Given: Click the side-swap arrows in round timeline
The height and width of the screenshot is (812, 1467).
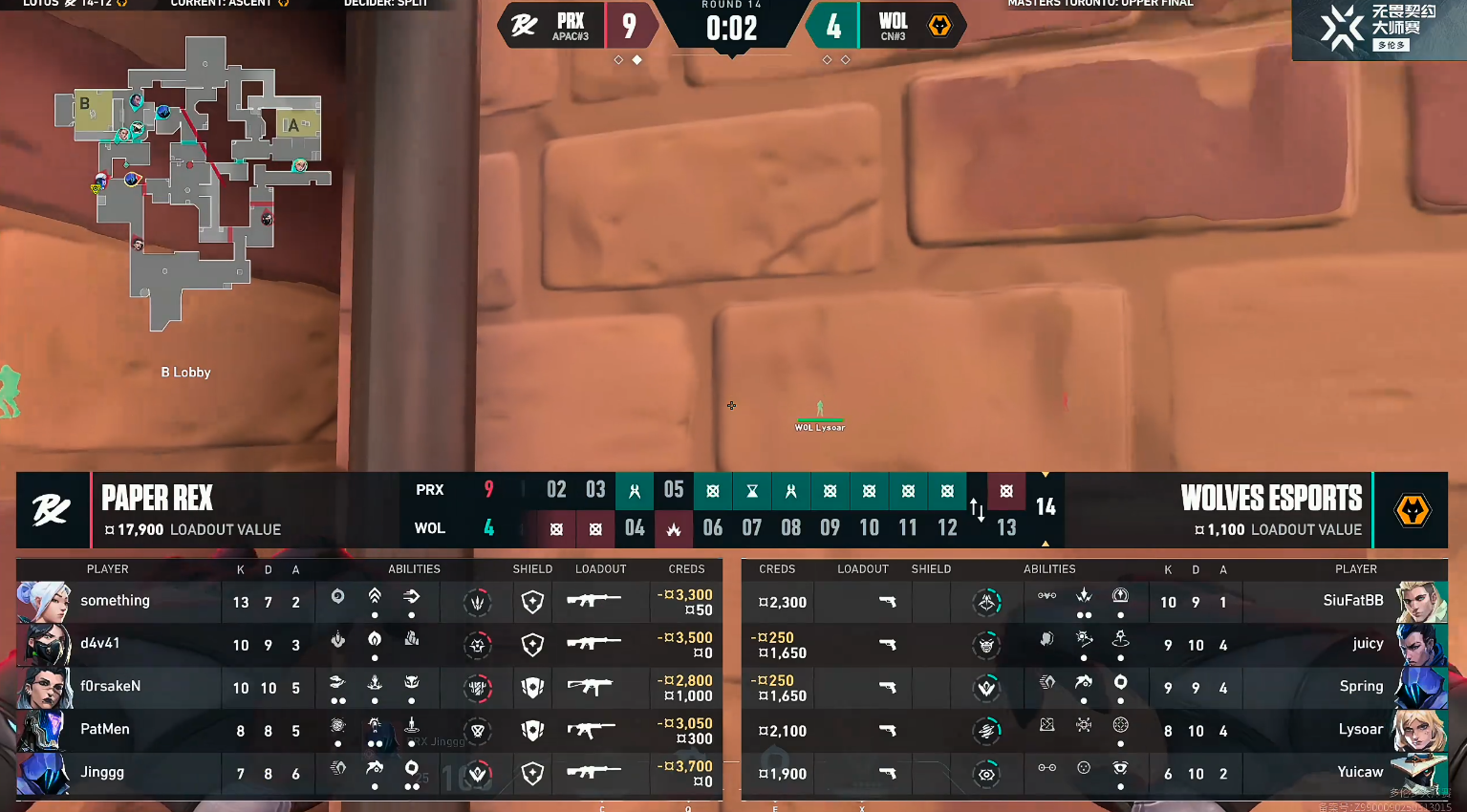Looking at the screenshot, I should coord(977,509).
